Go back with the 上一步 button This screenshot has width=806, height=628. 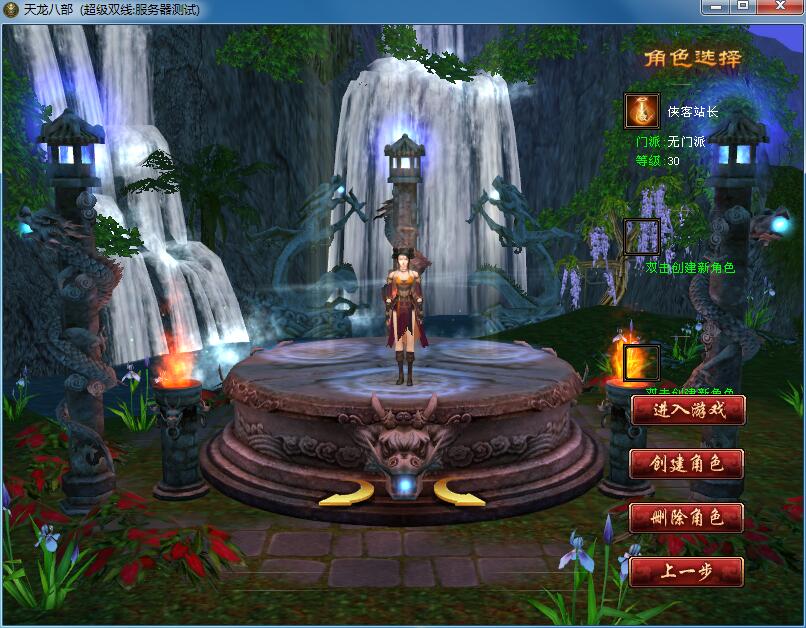tap(688, 572)
